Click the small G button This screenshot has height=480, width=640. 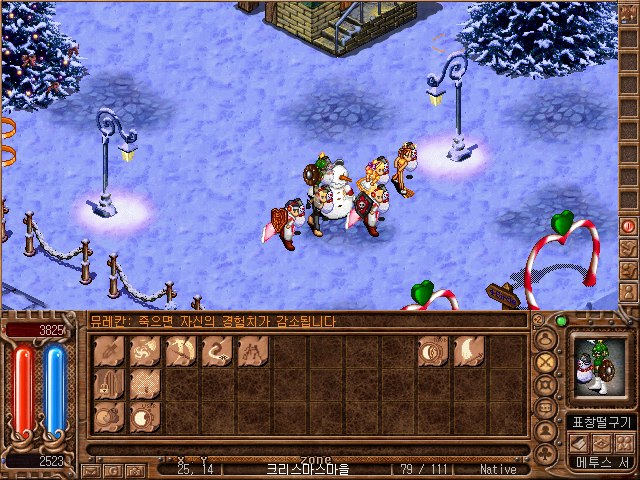pos(114,469)
